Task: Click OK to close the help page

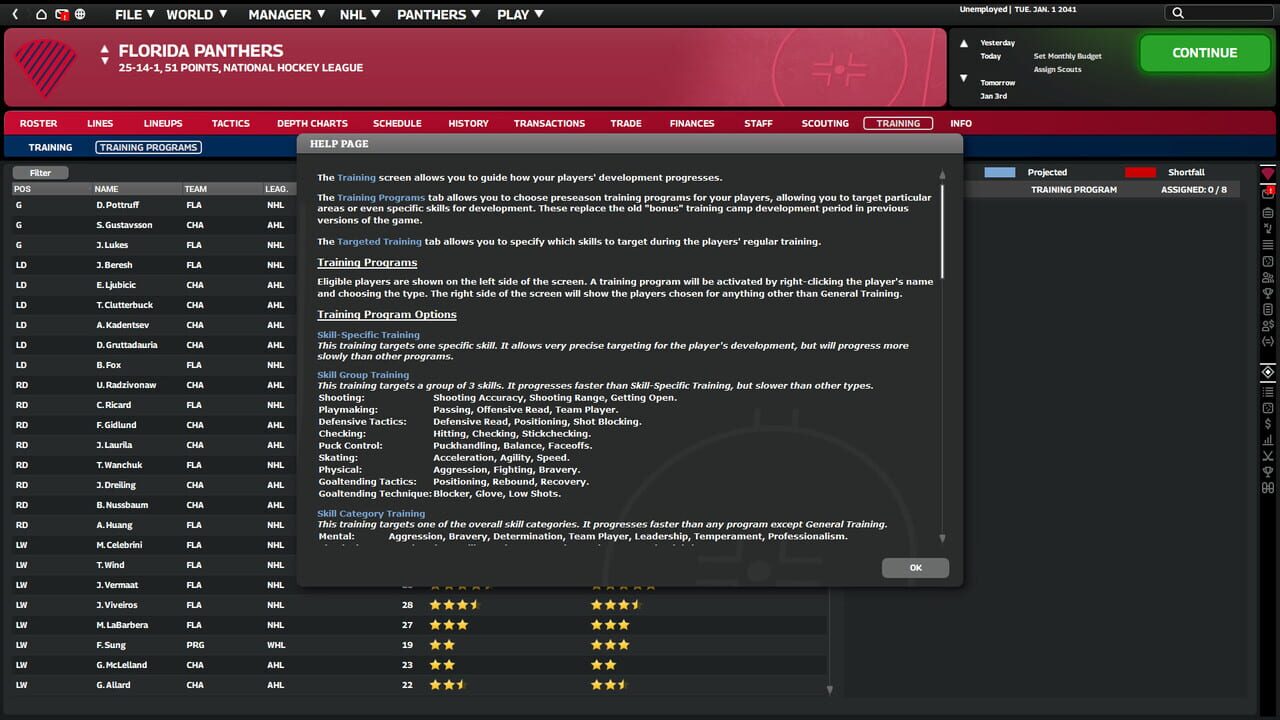Action: click(x=914, y=567)
